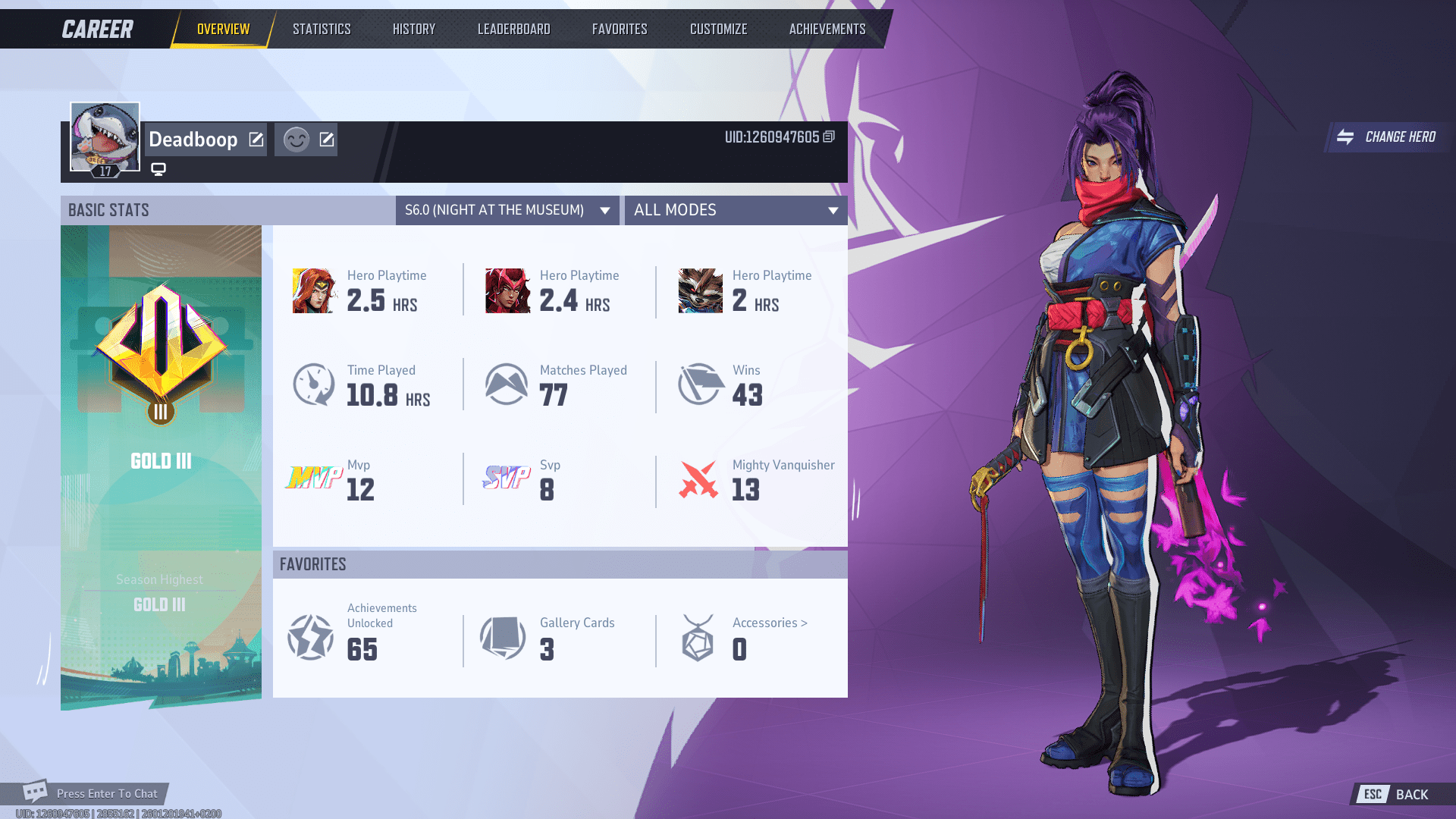Click the PC platform monitor icon
This screenshot has width=1456, height=819.
point(158,168)
